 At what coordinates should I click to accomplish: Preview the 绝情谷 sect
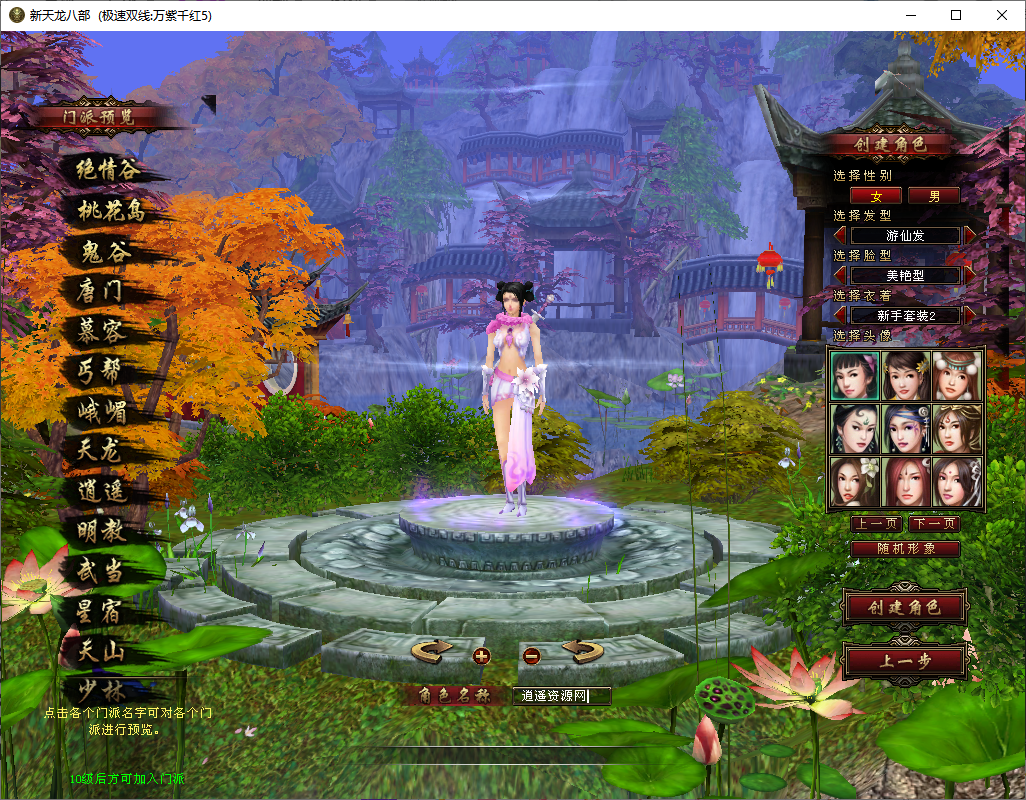pos(110,170)
